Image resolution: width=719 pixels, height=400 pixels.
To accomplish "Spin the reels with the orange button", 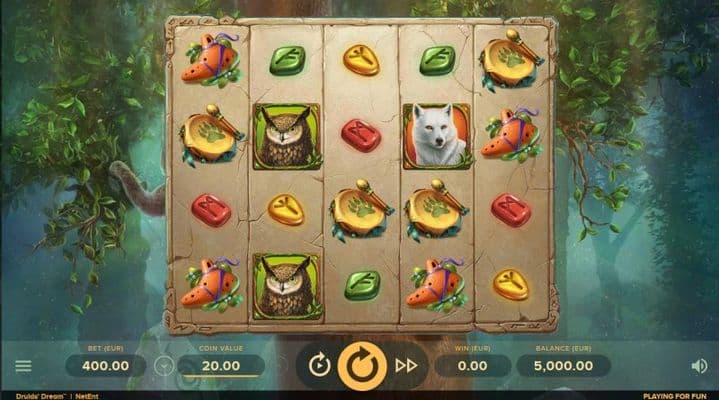I will click(x=362, y=366).
